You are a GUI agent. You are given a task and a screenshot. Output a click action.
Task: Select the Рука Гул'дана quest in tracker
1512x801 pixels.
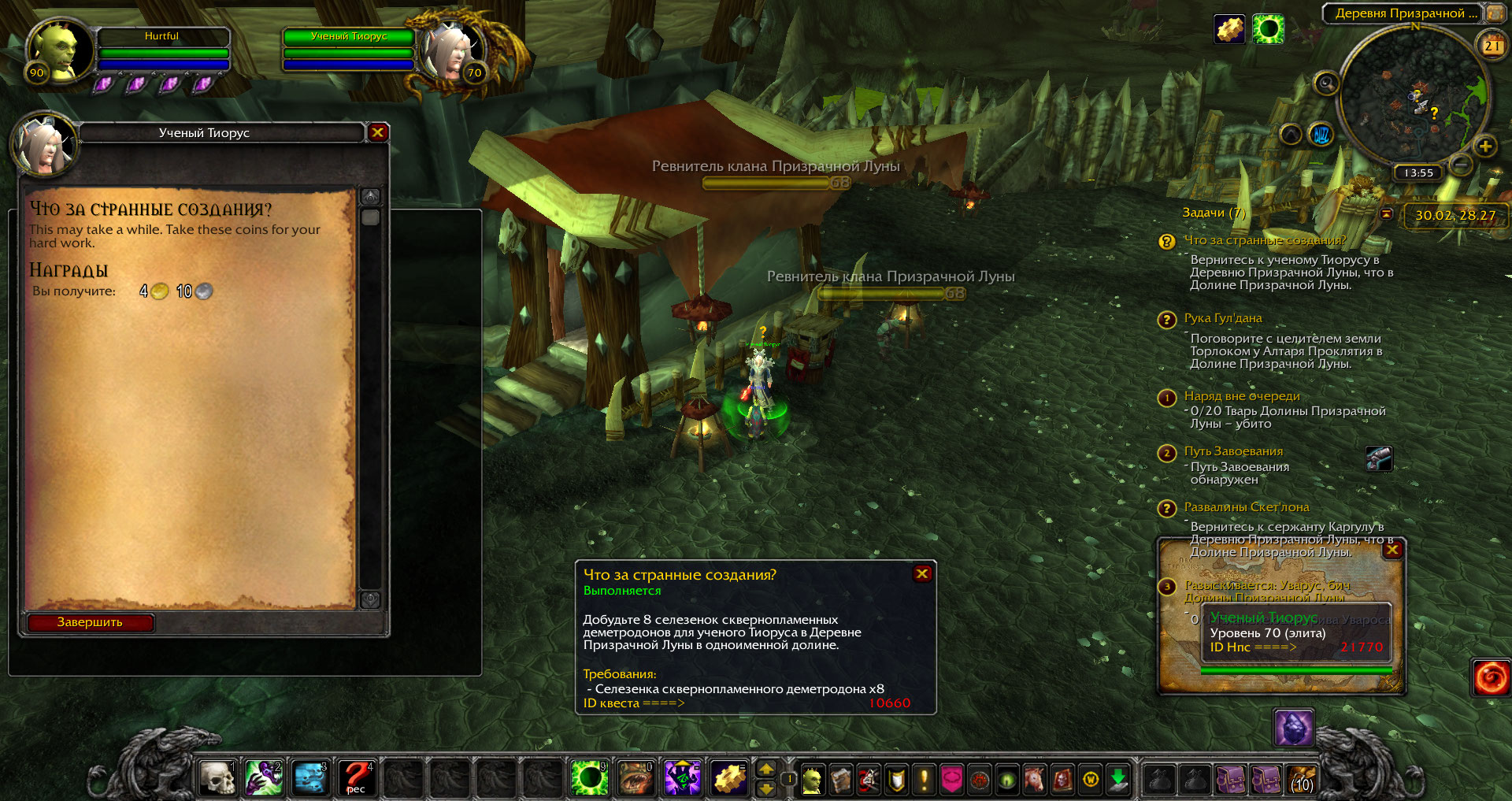[1222, 318]
